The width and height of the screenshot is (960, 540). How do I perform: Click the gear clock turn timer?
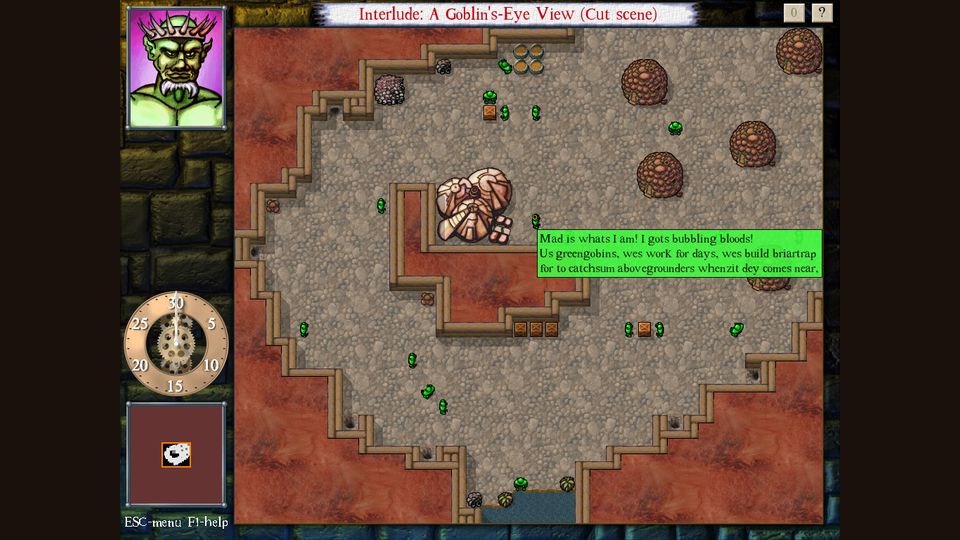176,343
